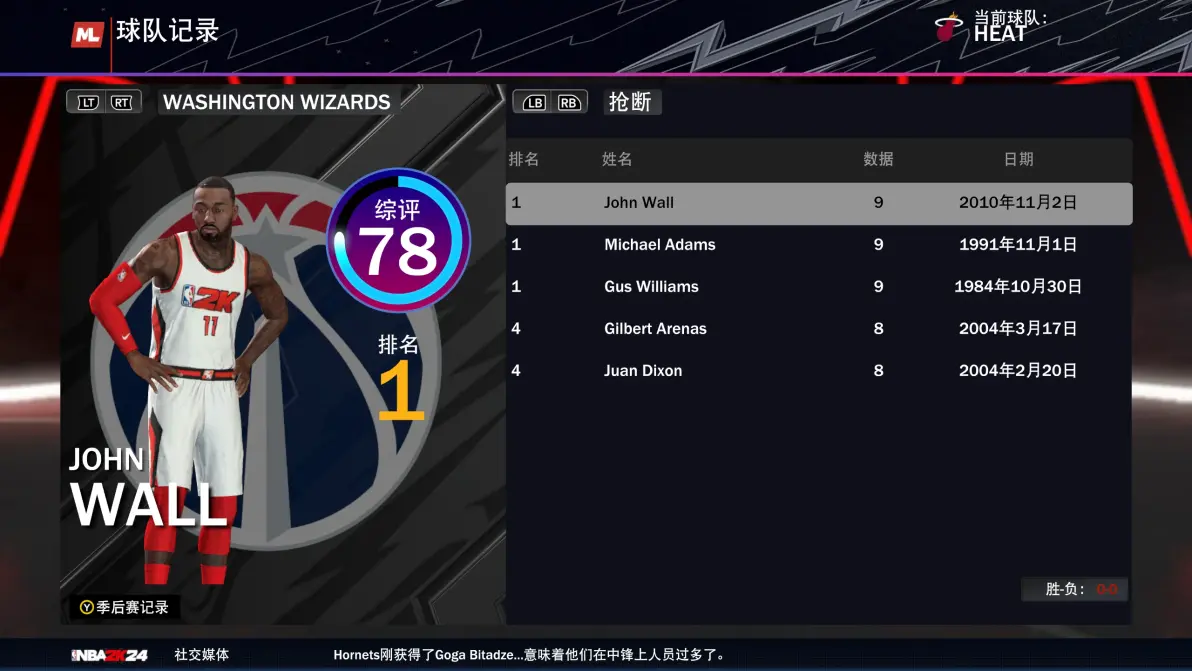Choose Michael Adams in the steals list
This screenshot has width=1192, height=671.
(818, 245)
